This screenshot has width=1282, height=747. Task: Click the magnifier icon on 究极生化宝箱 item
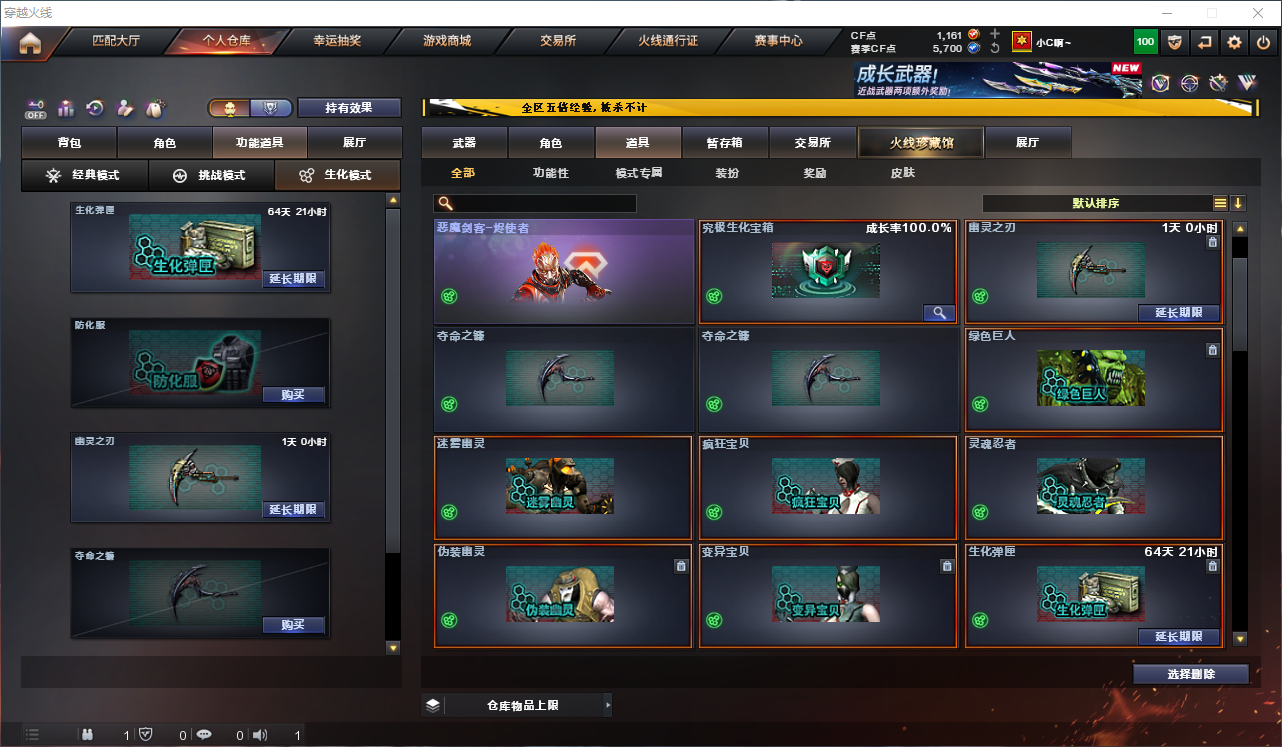[x=938, y=312]
